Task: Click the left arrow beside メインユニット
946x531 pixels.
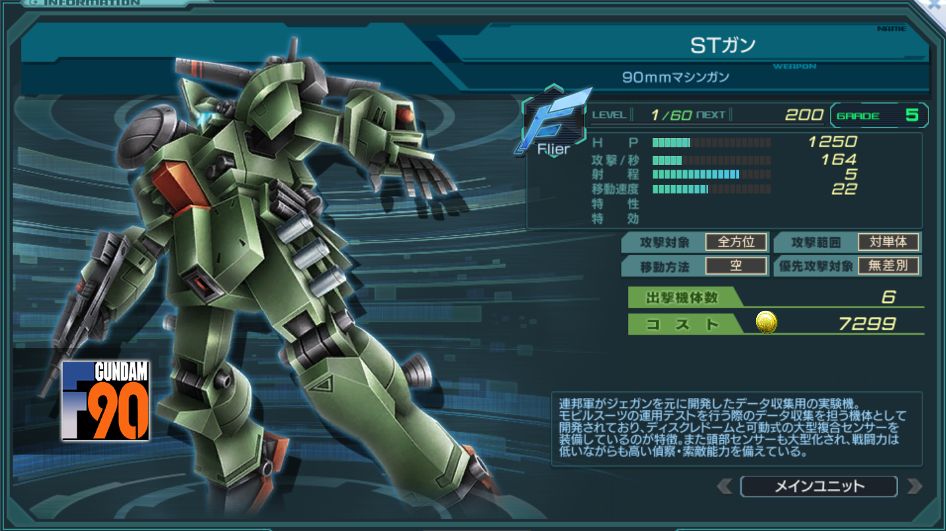Action: [x=725, y=487]
